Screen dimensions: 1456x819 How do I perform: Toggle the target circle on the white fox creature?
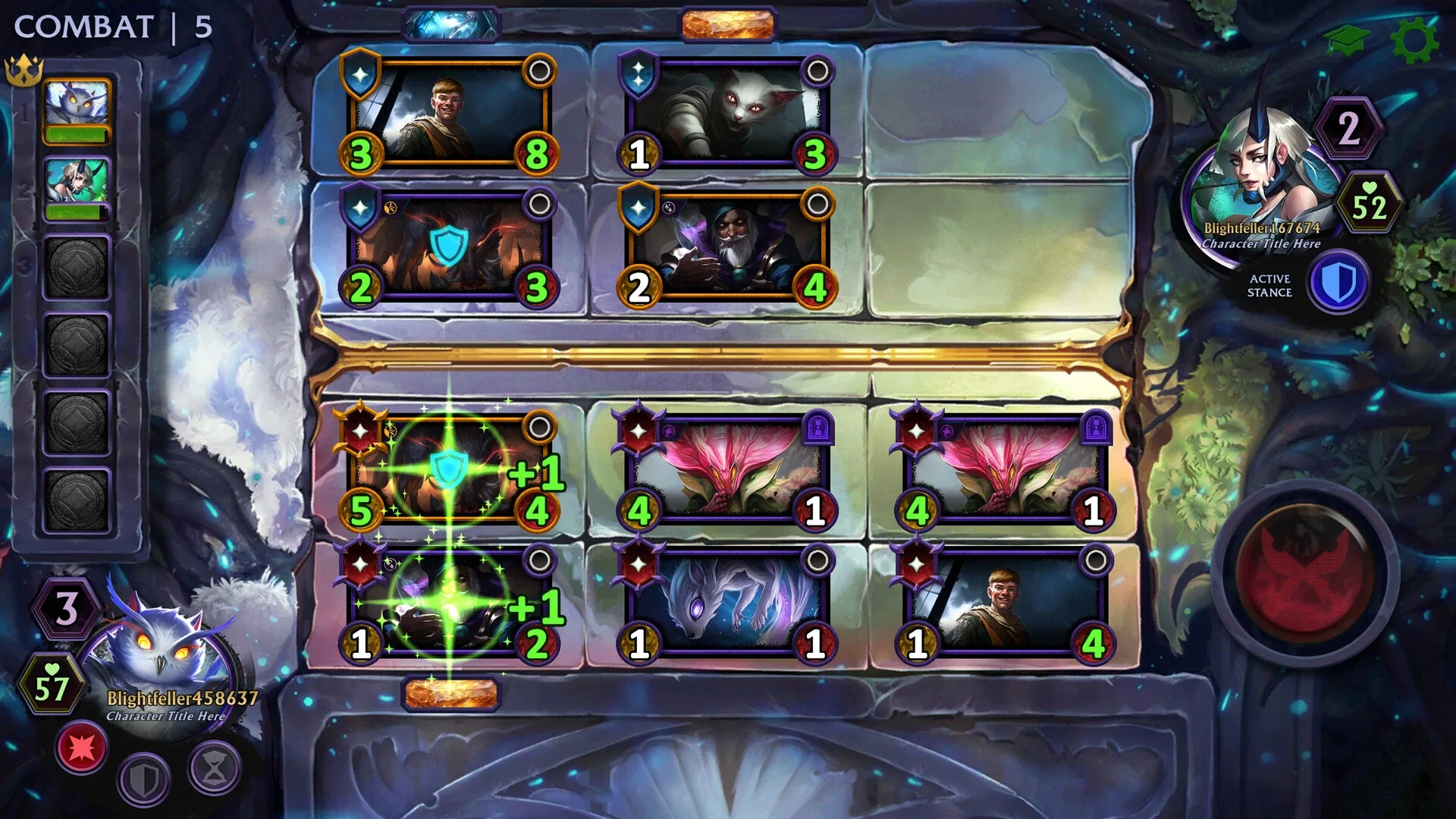tap(817, 560)
